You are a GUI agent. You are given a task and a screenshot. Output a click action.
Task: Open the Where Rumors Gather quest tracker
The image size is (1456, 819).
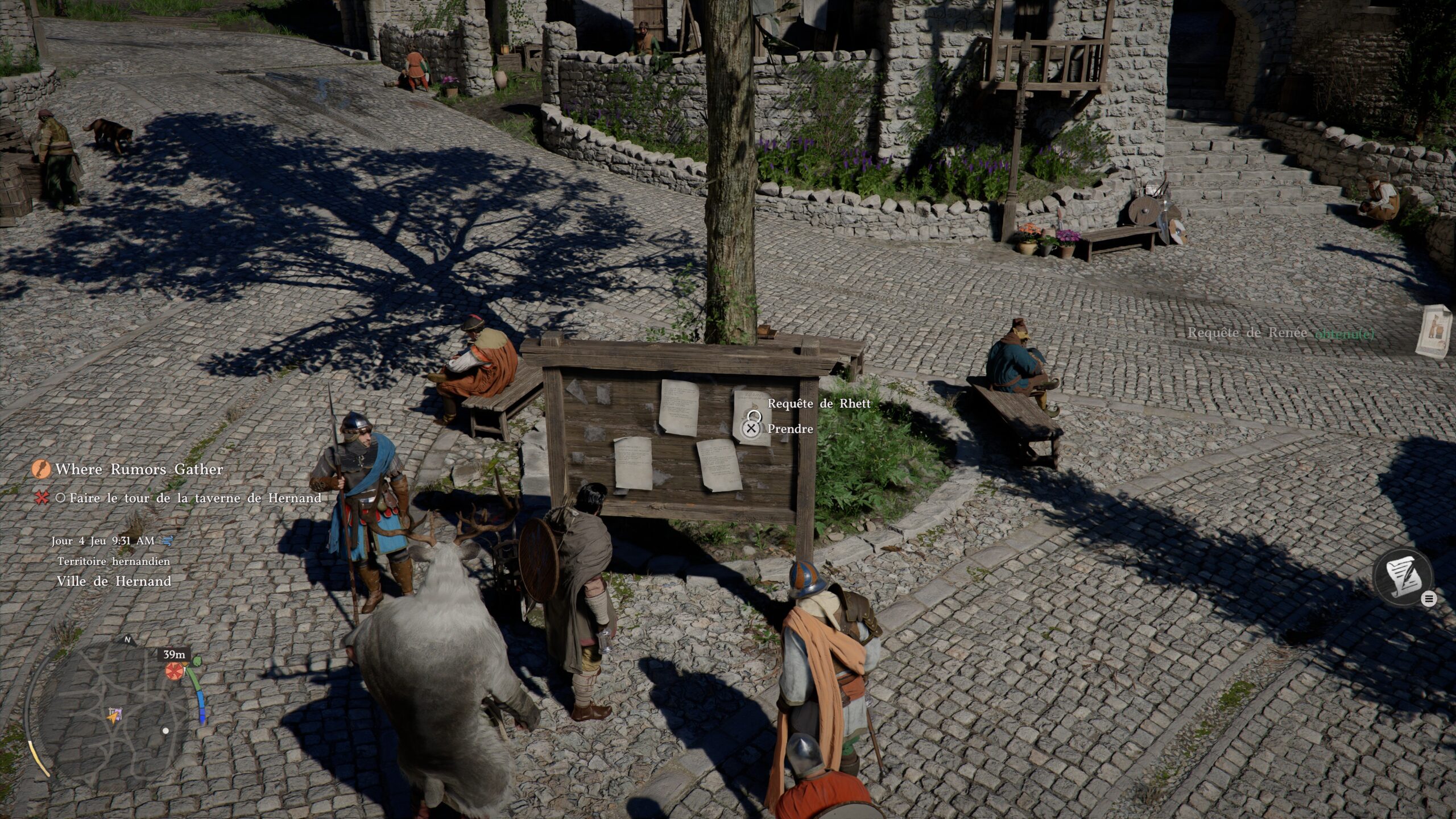139,469
